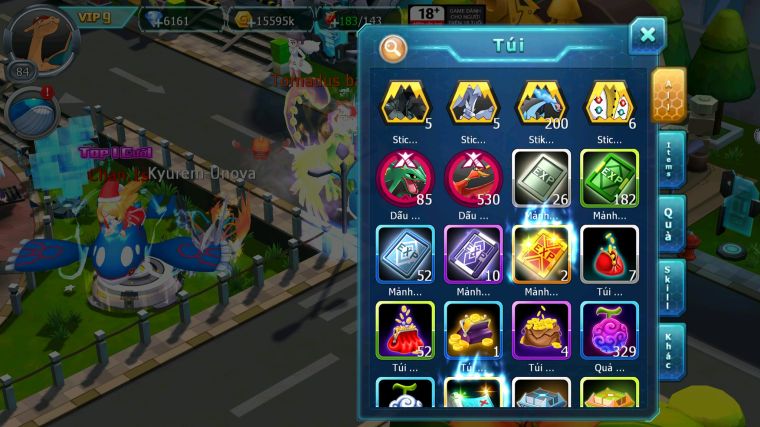Select the sticker stack with 200 count
The height and width of the screenshot is (427, 760).
[542, 103]
